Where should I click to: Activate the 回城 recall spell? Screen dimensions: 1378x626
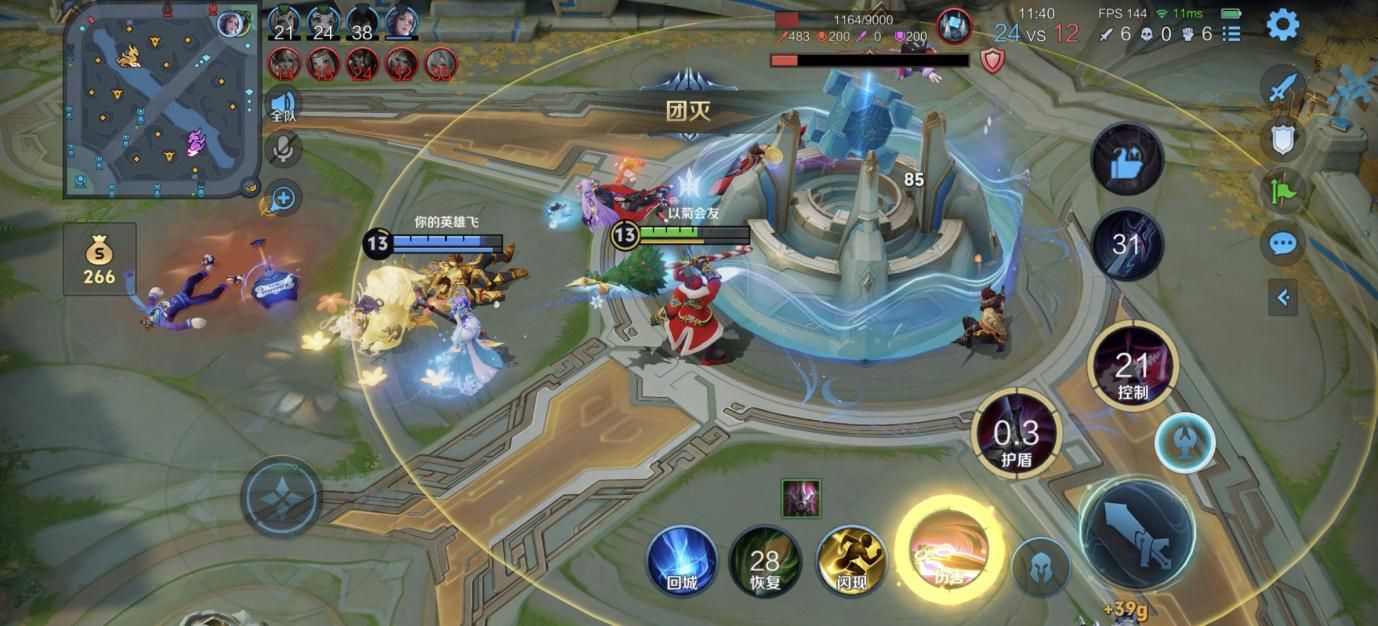click(x=682, y=560)
